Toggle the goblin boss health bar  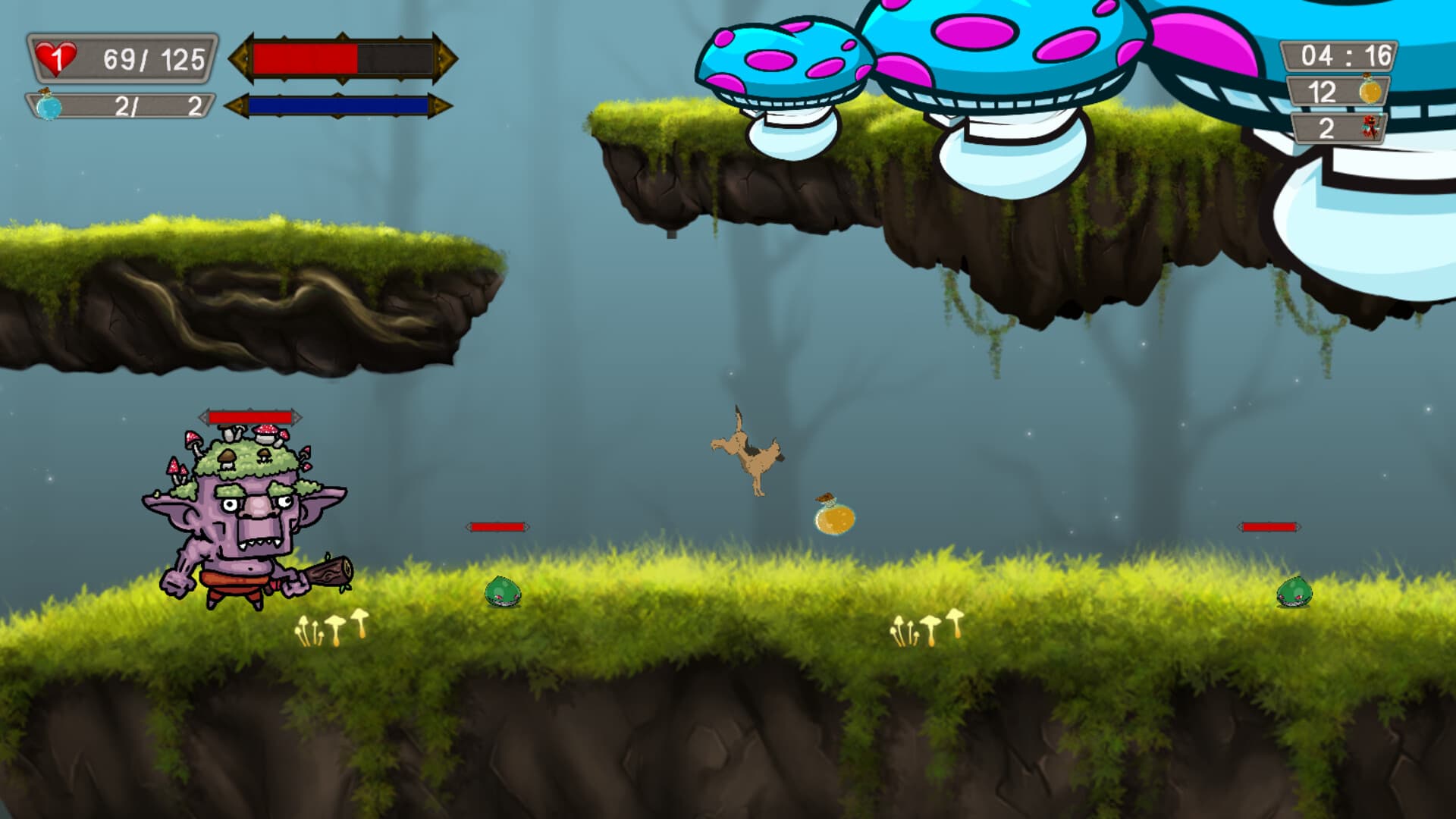point(250,416)
